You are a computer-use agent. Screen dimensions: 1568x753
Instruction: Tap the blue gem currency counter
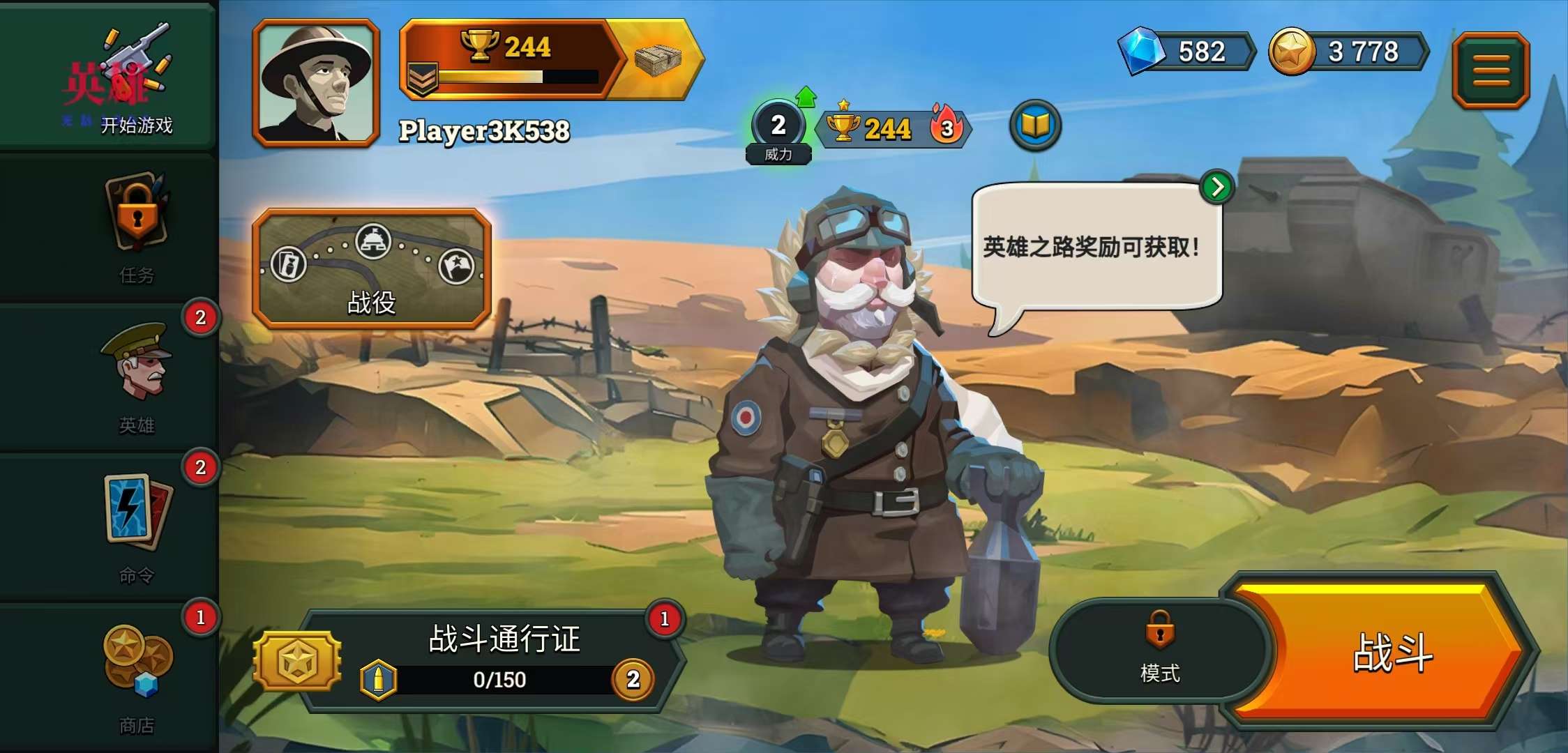tap(1186, 52)
